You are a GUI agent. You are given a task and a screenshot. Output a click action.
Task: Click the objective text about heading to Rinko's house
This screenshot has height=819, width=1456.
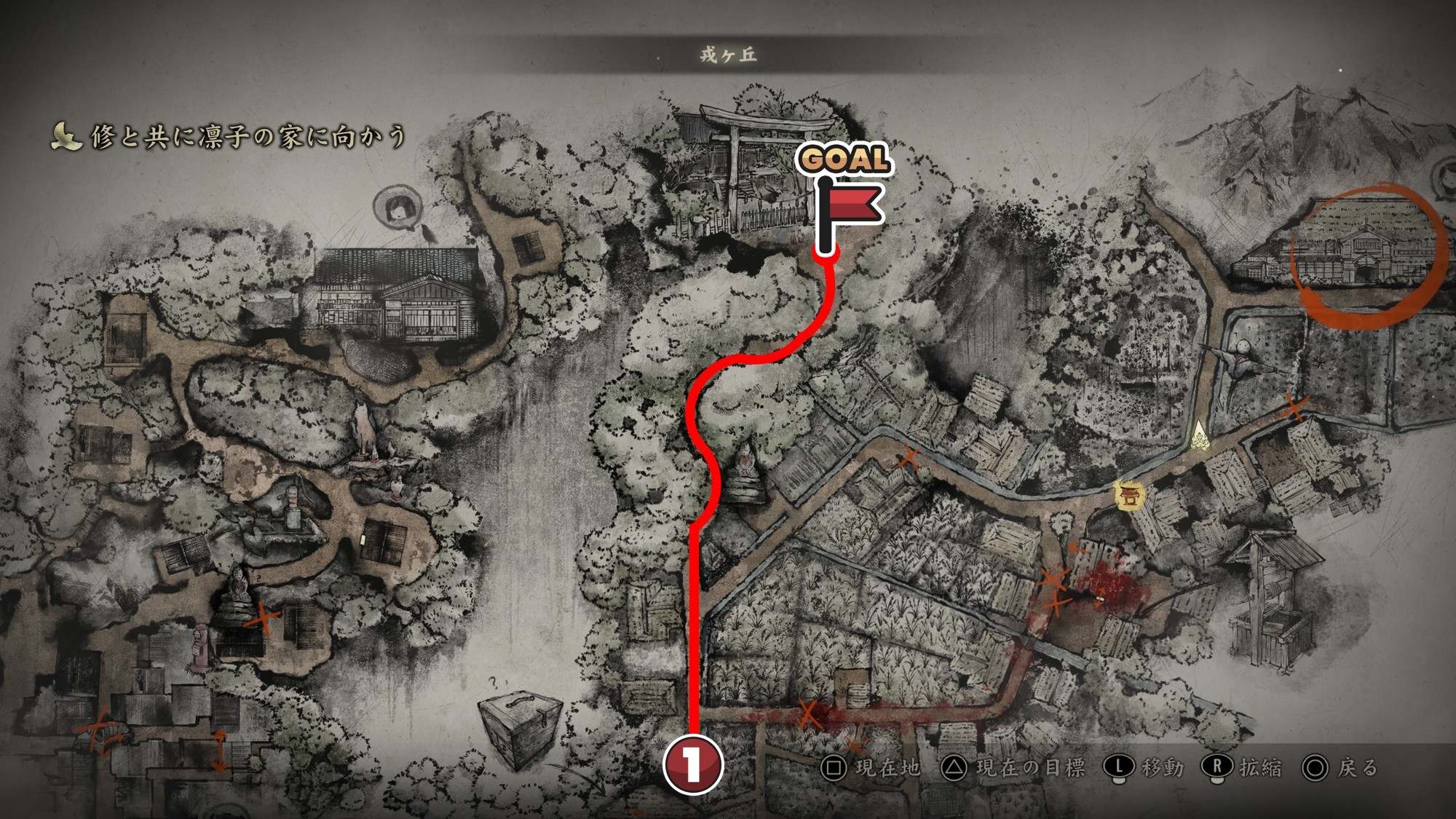248,137
